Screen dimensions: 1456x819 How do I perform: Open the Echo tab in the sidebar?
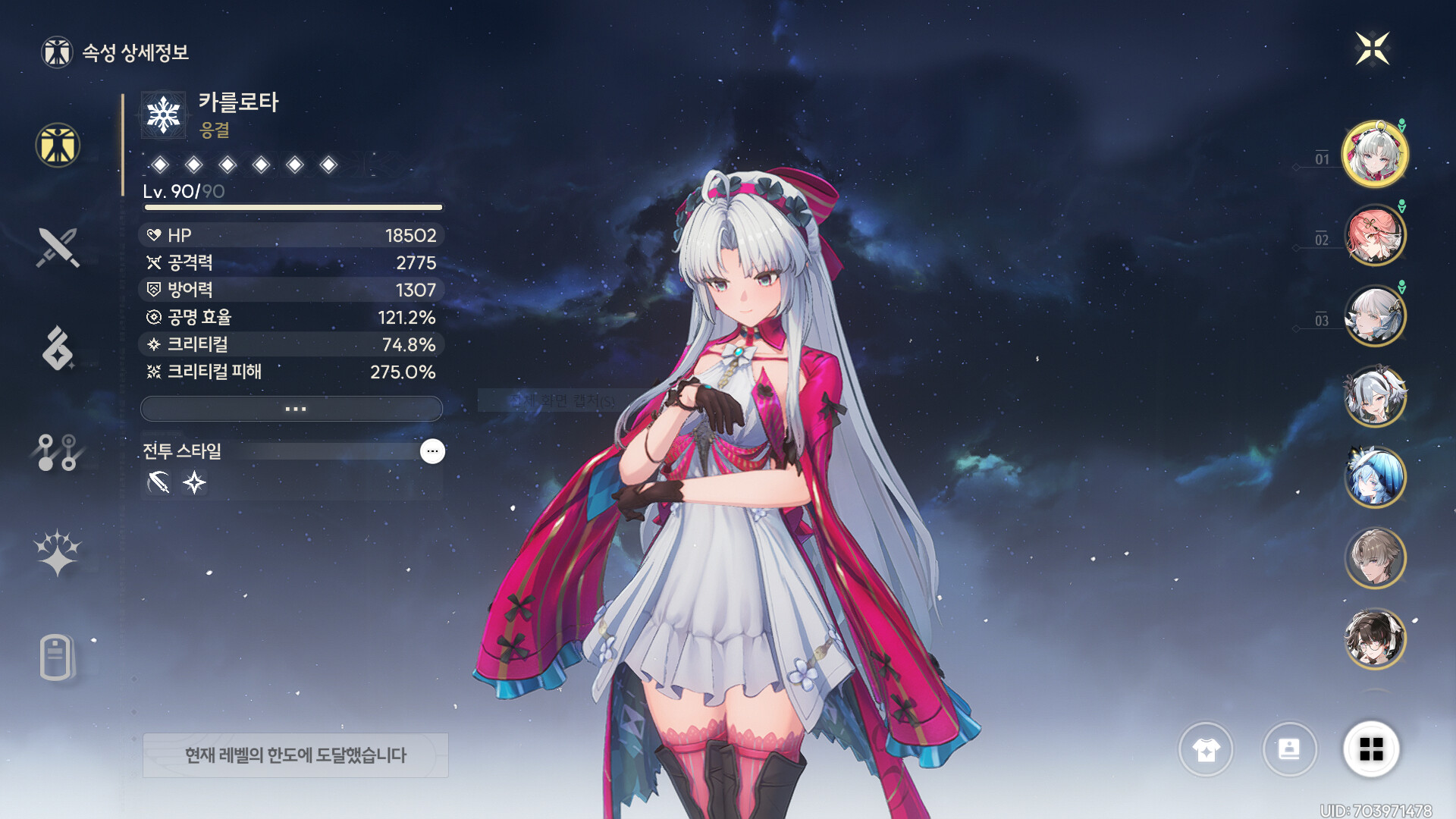coord(58,349)
